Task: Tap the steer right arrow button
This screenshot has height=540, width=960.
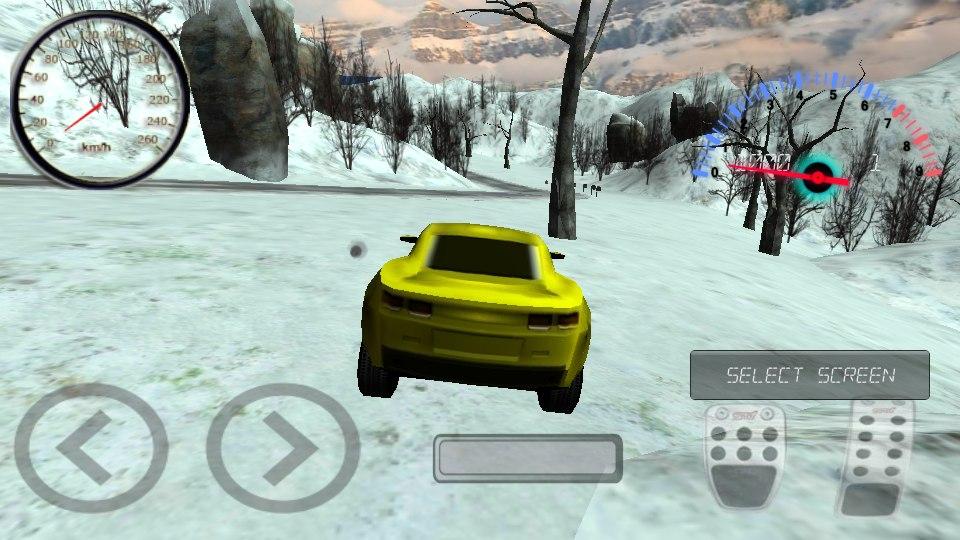Action: [x=283, y=448]
